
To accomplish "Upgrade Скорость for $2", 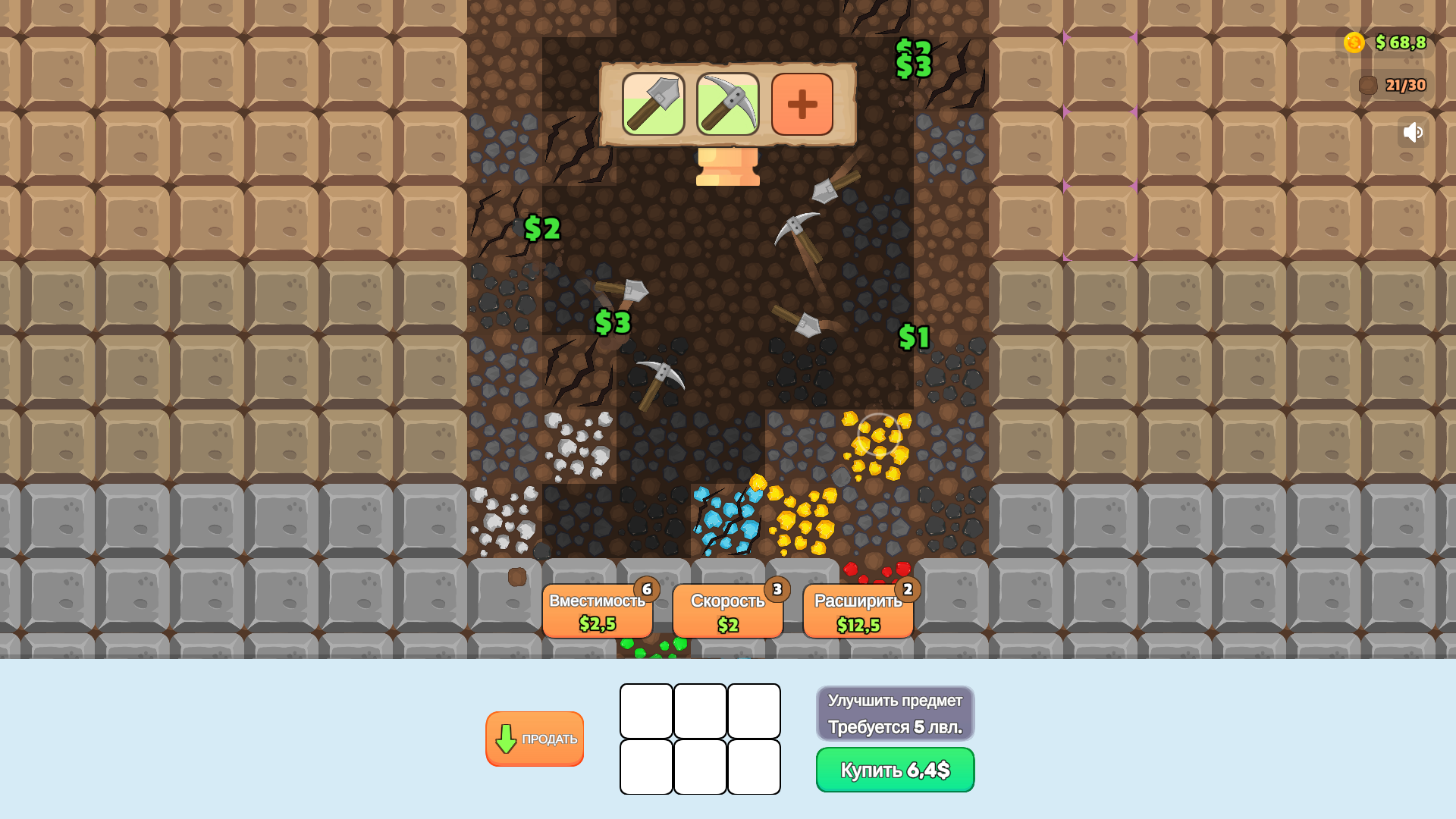I will (727, 610).
